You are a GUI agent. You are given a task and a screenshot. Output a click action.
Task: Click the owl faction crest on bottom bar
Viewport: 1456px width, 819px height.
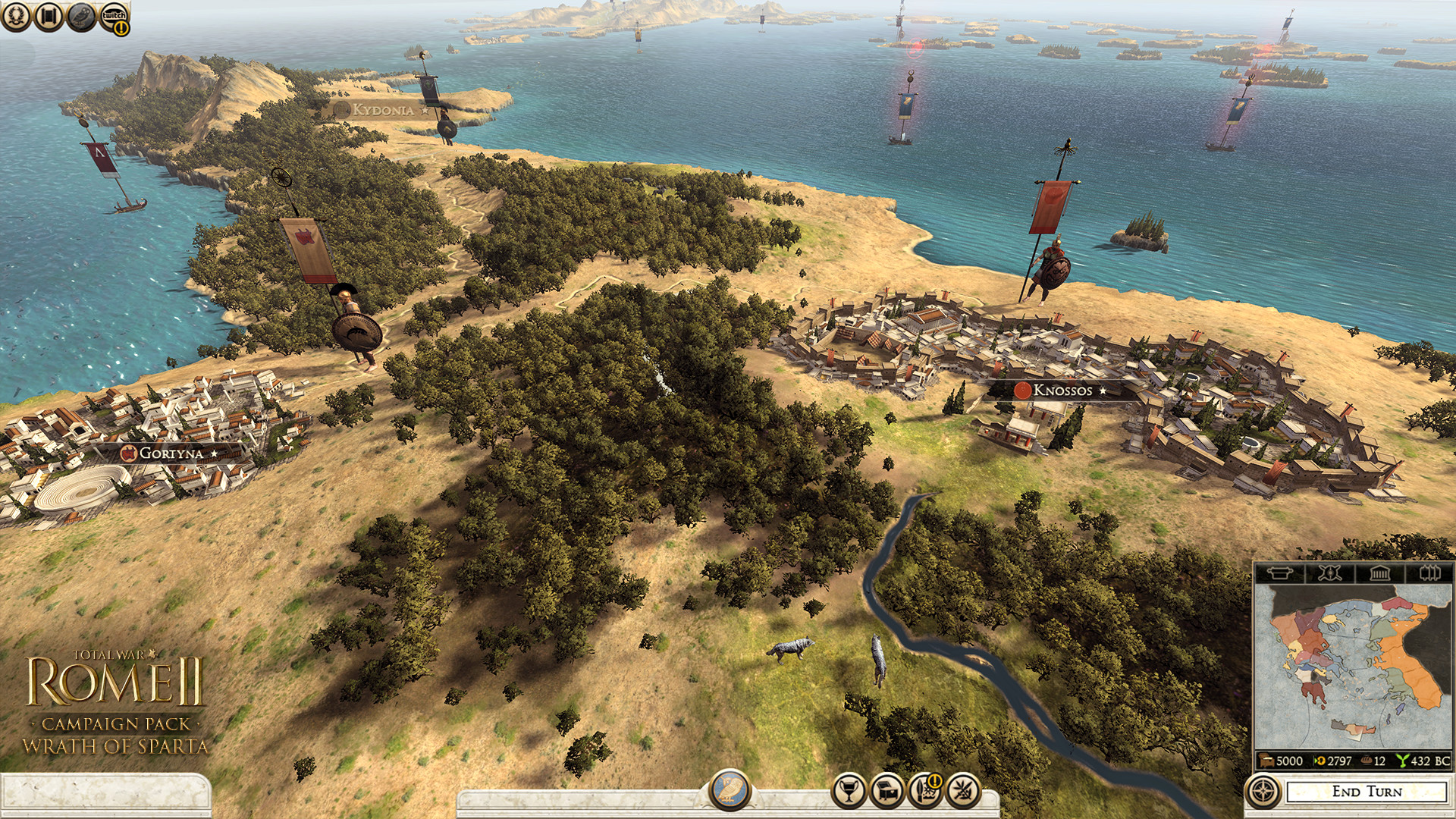pyautogui.click(x=730, y=787)
